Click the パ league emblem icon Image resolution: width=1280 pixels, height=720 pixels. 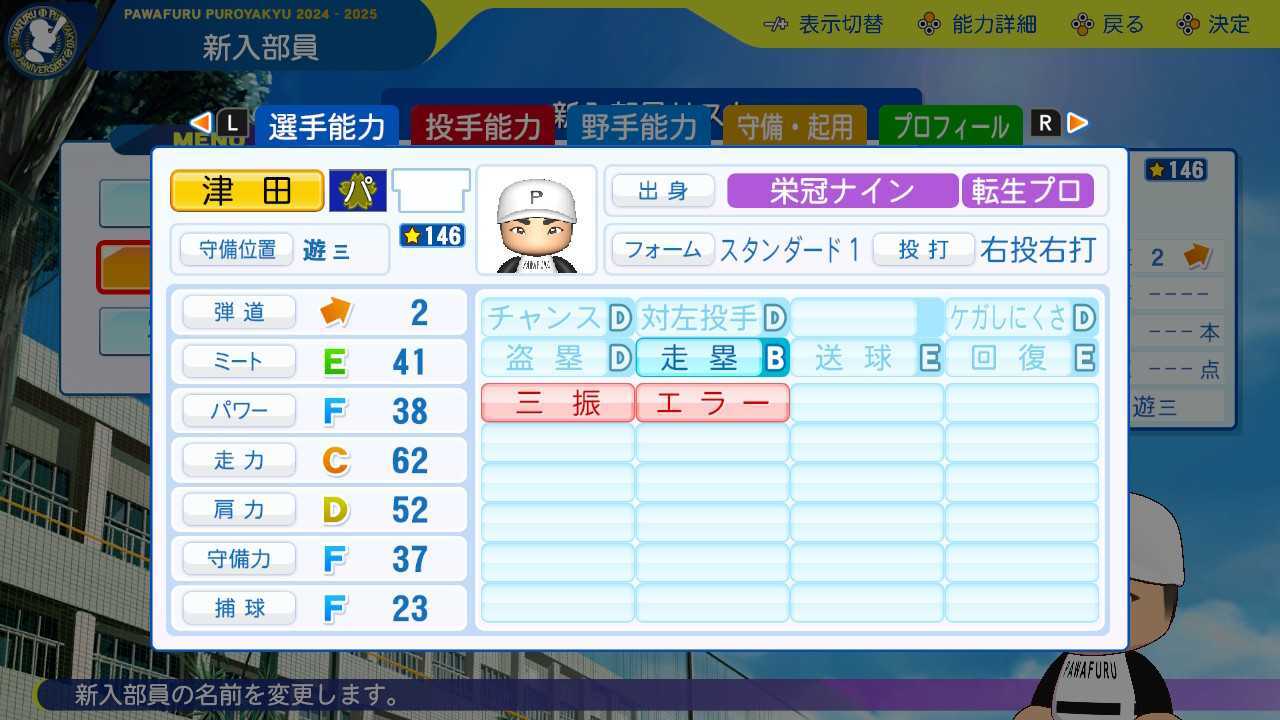pyautogui.click(x=357, y=191)
